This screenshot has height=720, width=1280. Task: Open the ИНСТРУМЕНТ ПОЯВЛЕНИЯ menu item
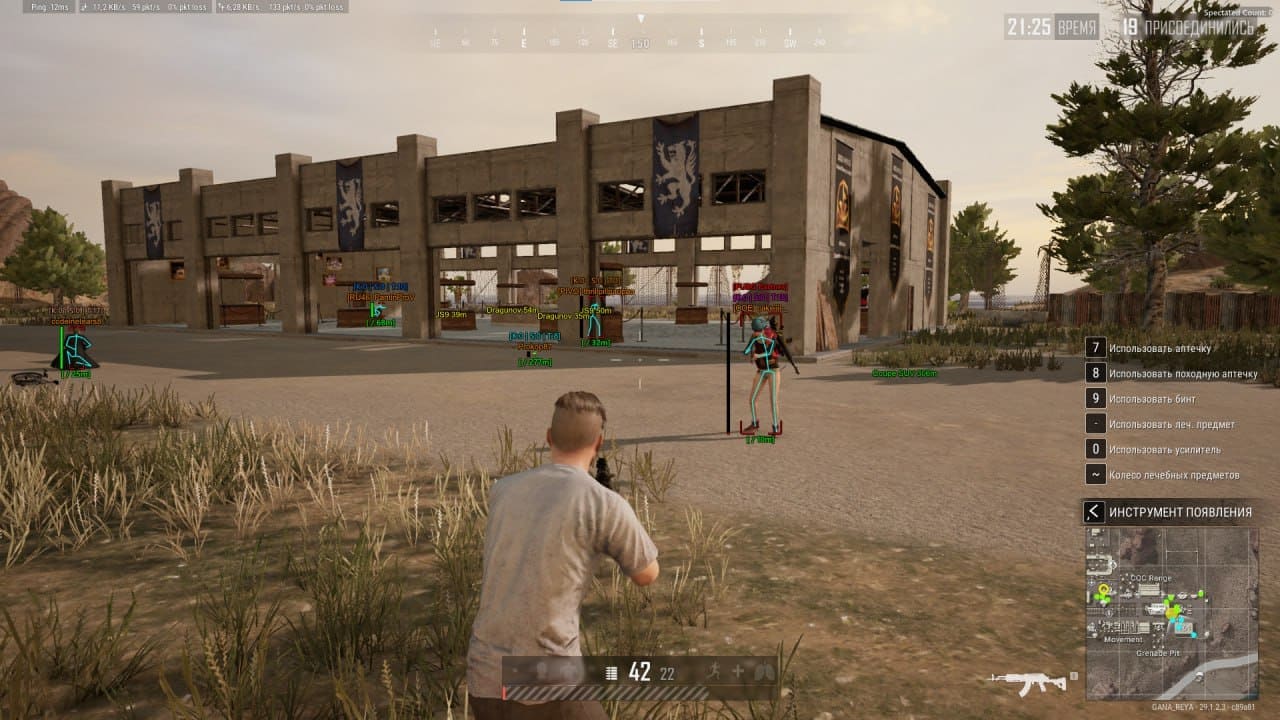(1180, 513)
